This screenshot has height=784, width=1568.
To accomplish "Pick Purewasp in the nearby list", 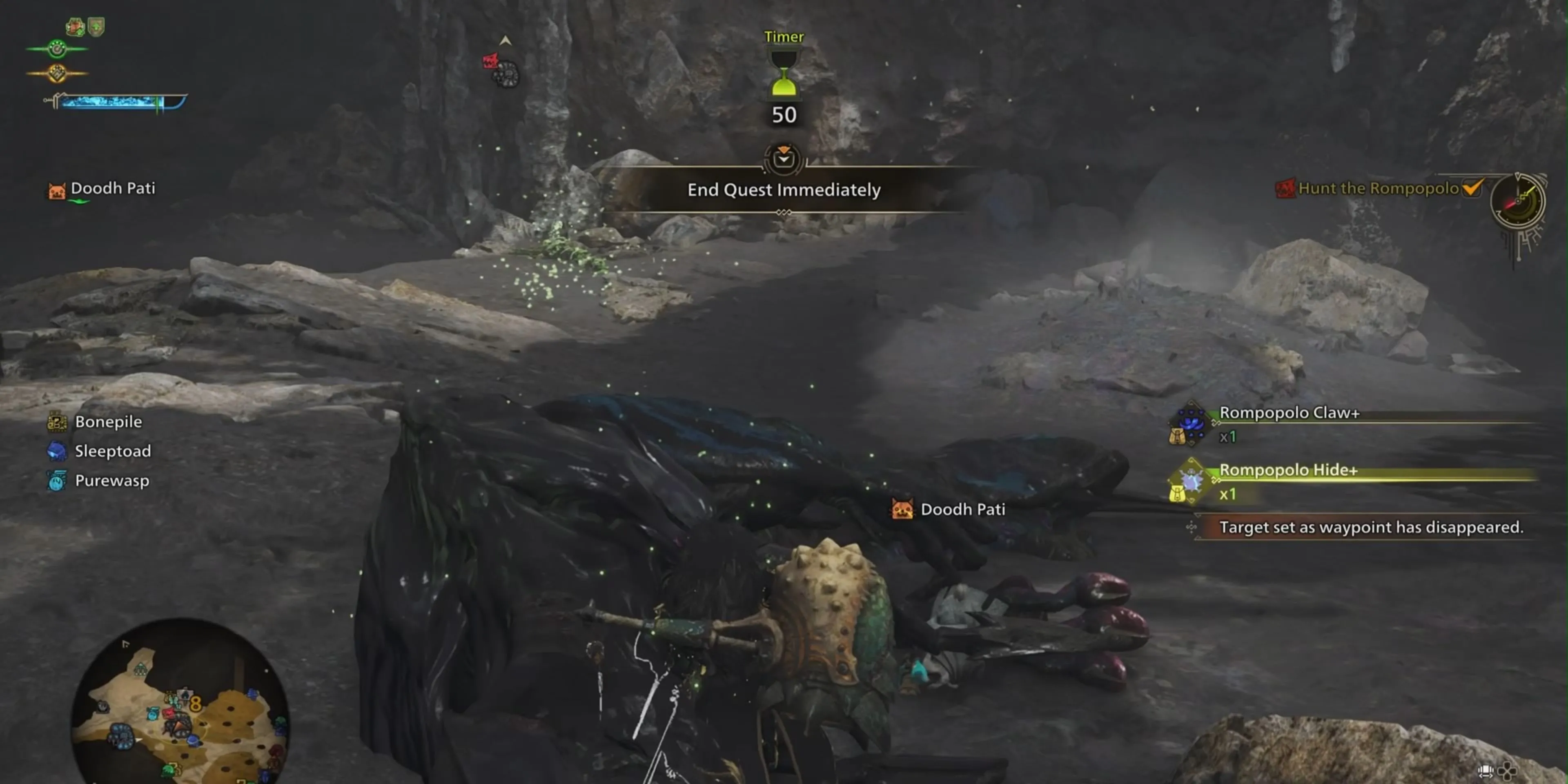I will (111, 481).
